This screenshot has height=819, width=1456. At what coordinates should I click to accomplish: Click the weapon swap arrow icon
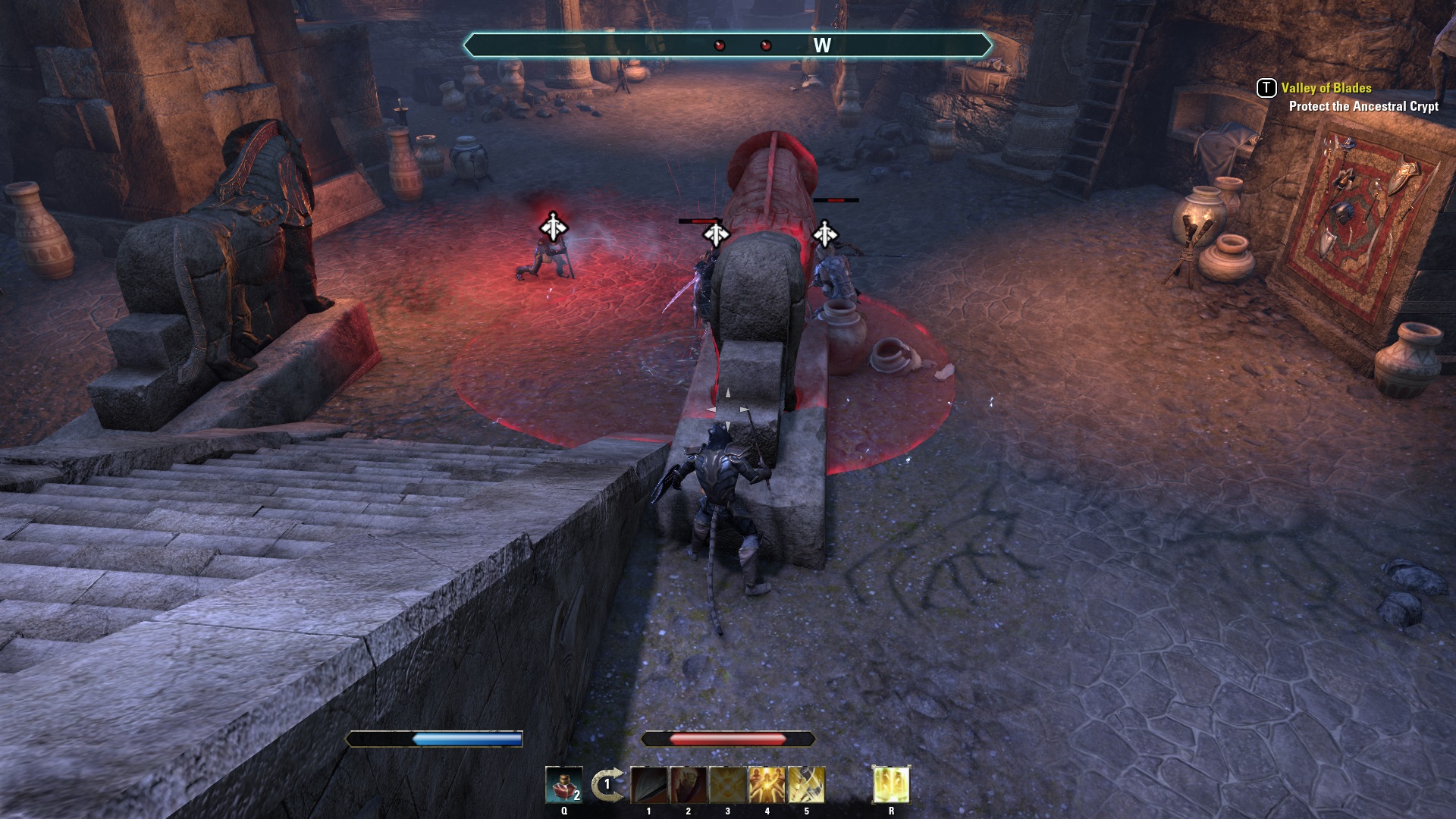(x=607, y=785)
